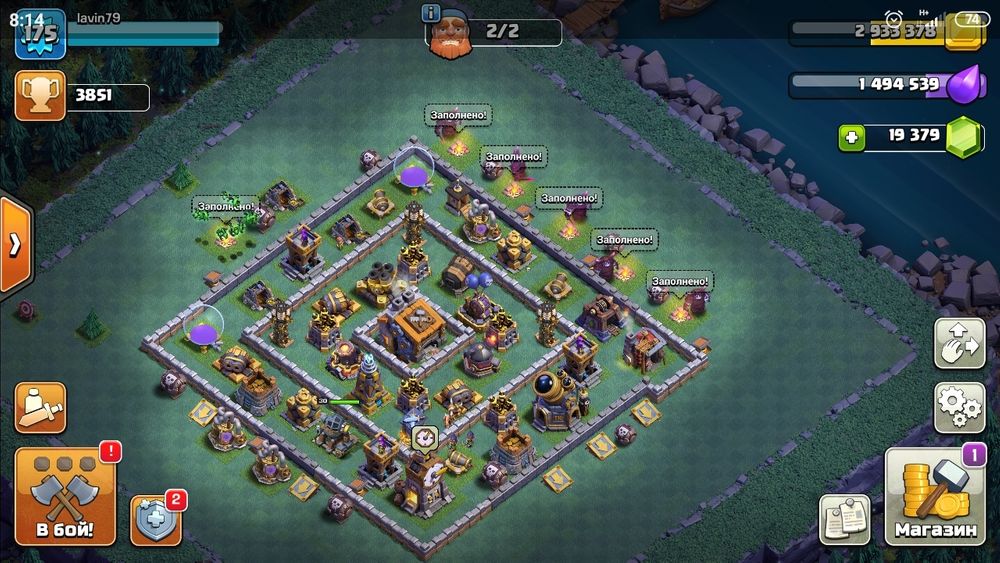Image resolution: width=1000 pixels, height=563 pixels.
Task: Expand the orange side panel arrow
Action: [15, 246]
